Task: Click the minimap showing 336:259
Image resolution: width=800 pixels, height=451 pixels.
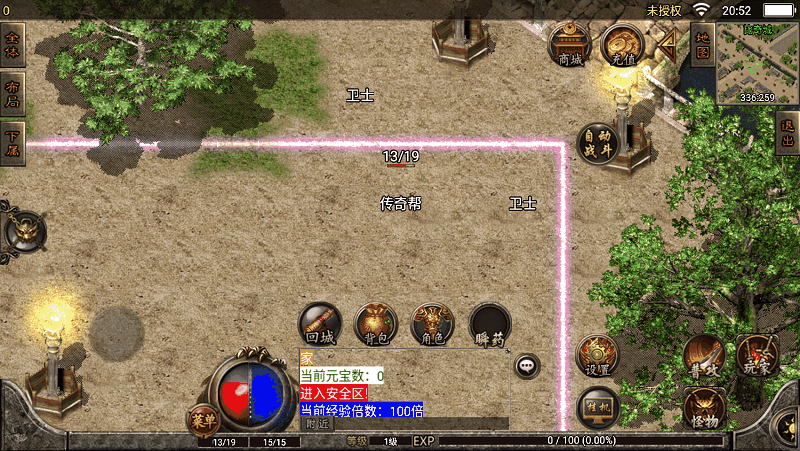Action: 757,64
